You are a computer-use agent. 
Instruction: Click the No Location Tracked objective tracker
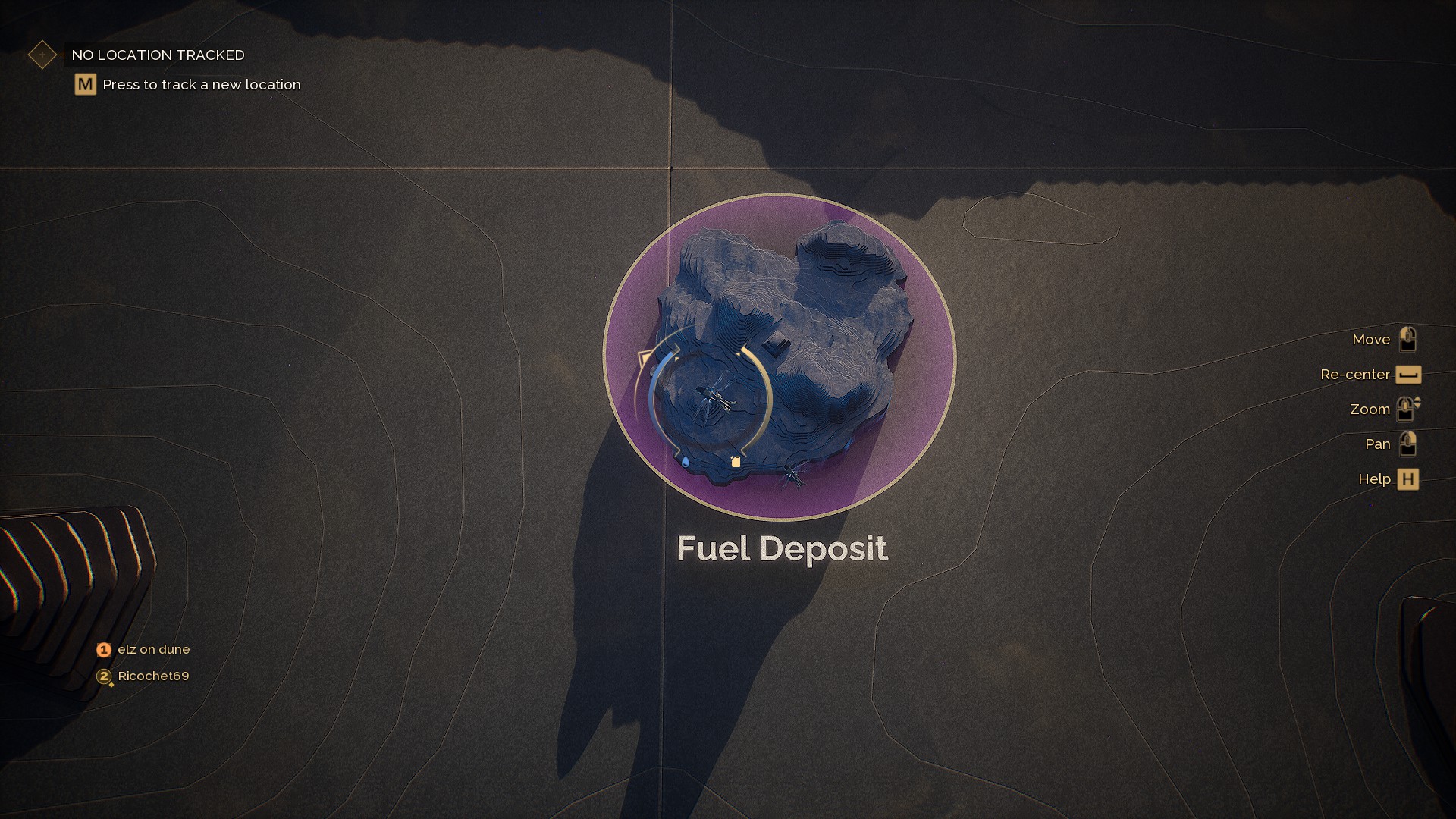pos(158,55)
